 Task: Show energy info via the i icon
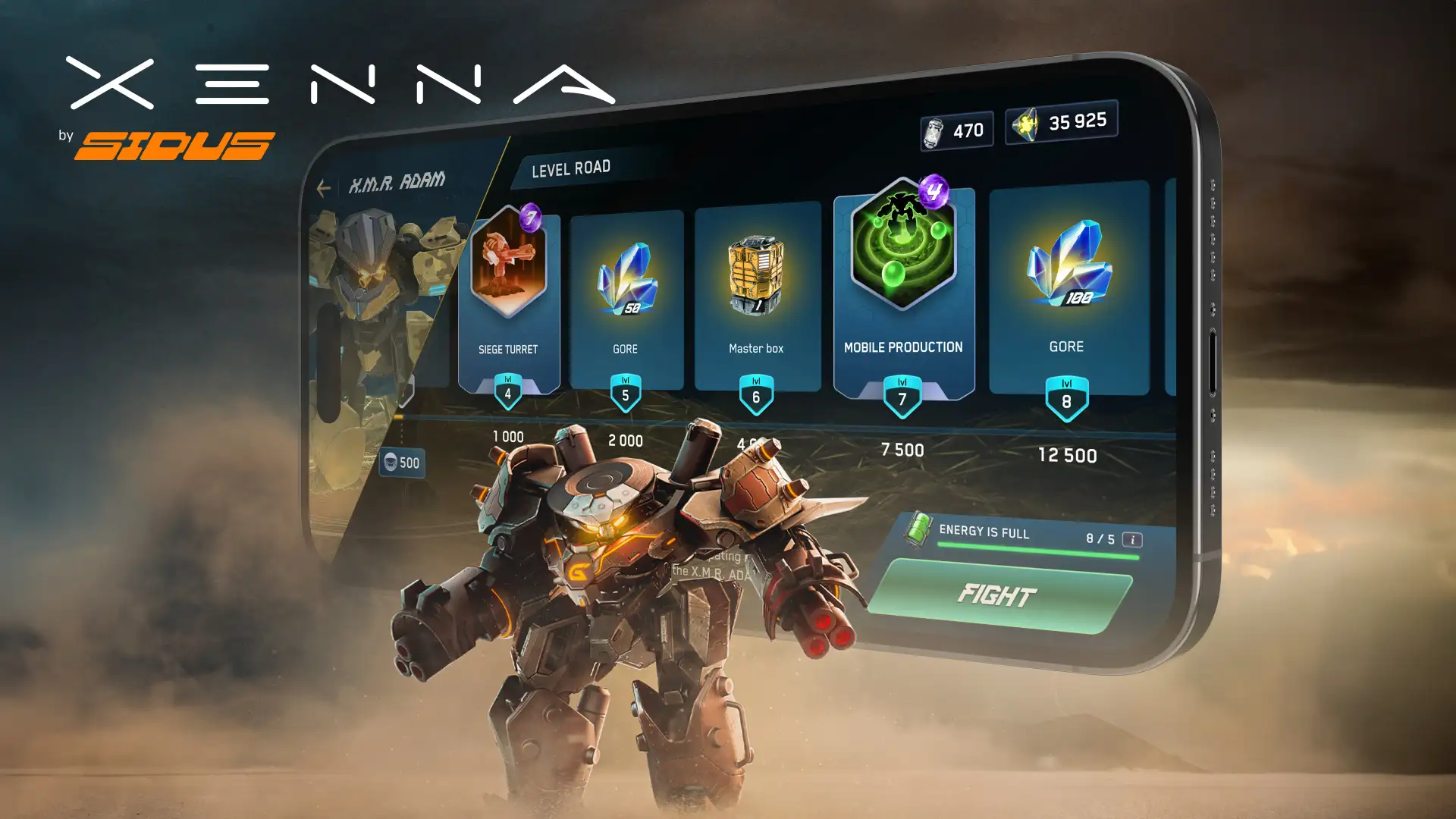(x=1132, y=540)
